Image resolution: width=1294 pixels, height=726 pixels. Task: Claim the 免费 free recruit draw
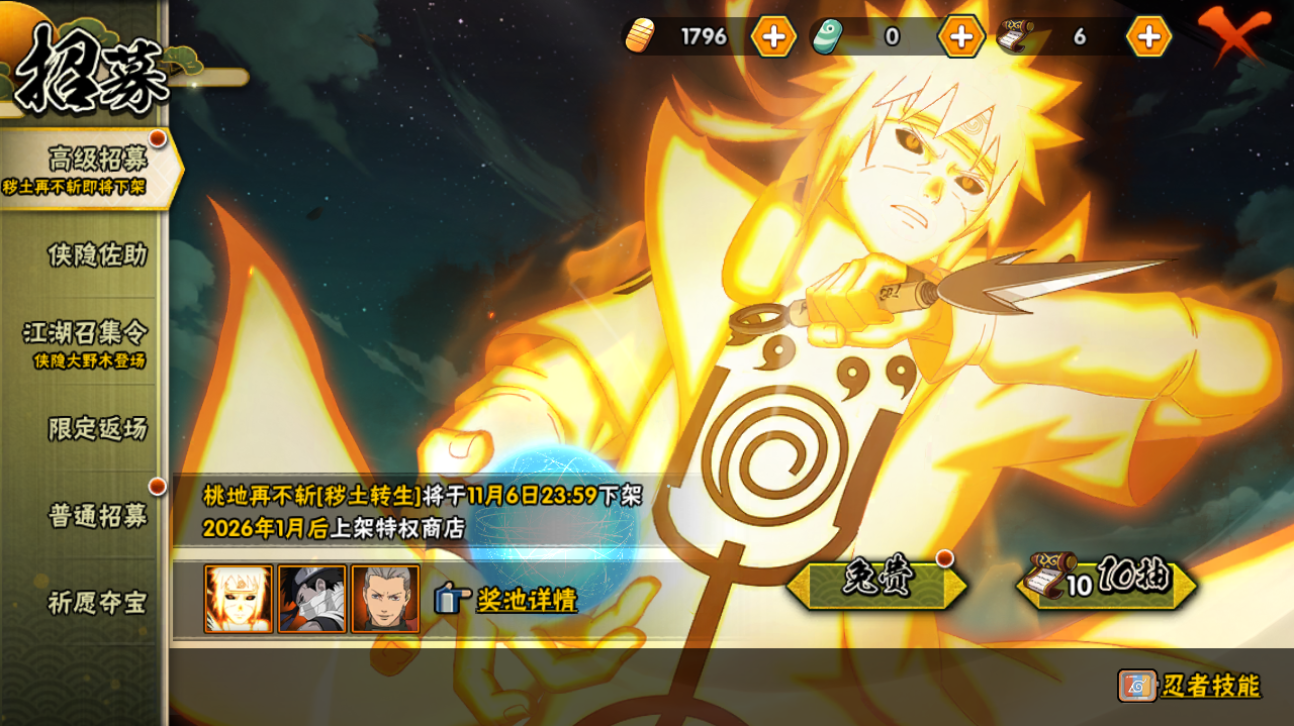[877, 584]
